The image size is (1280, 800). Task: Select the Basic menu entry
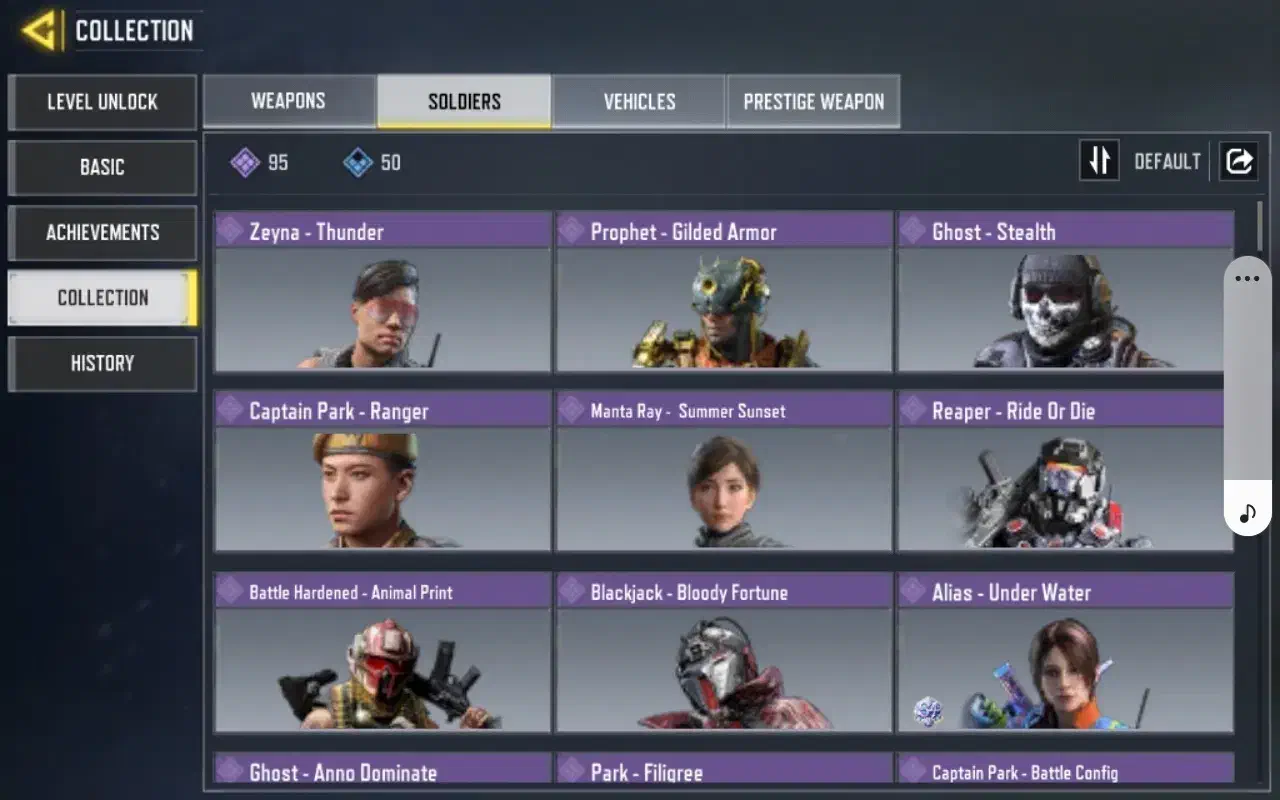[102, 167]
